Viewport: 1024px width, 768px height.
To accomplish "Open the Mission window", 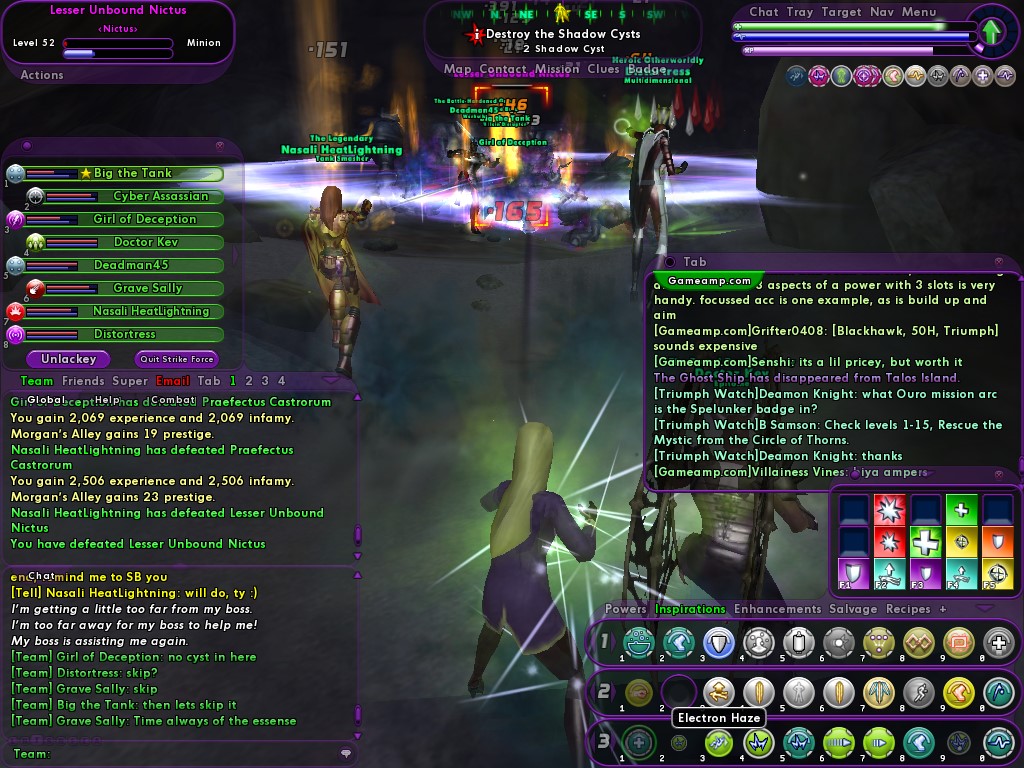I will point(556,70).
